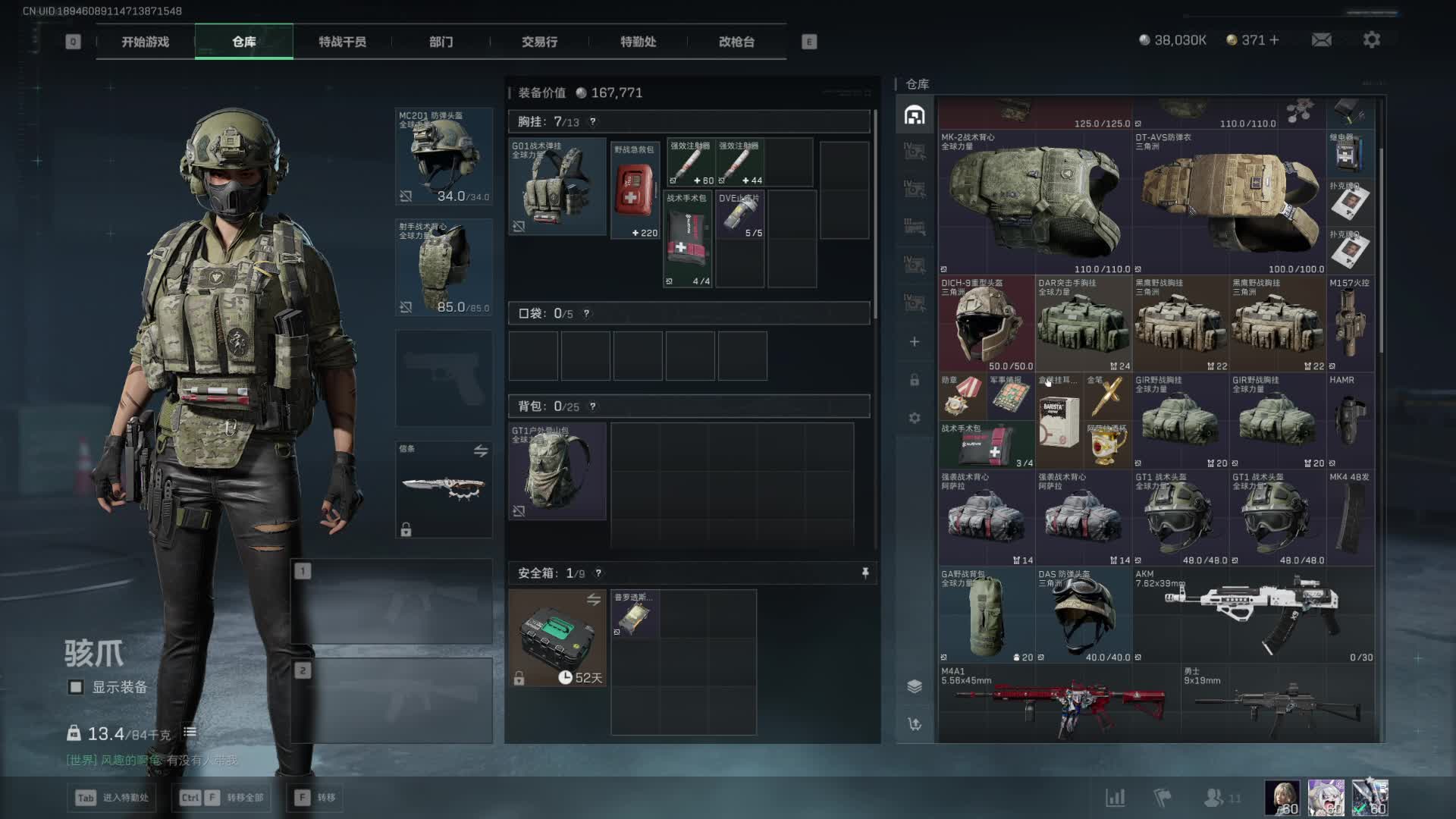Choose the MK-2 tactical vest in stash
Viewport: 1456px width, 819px height.
[x=1035, y=202]
